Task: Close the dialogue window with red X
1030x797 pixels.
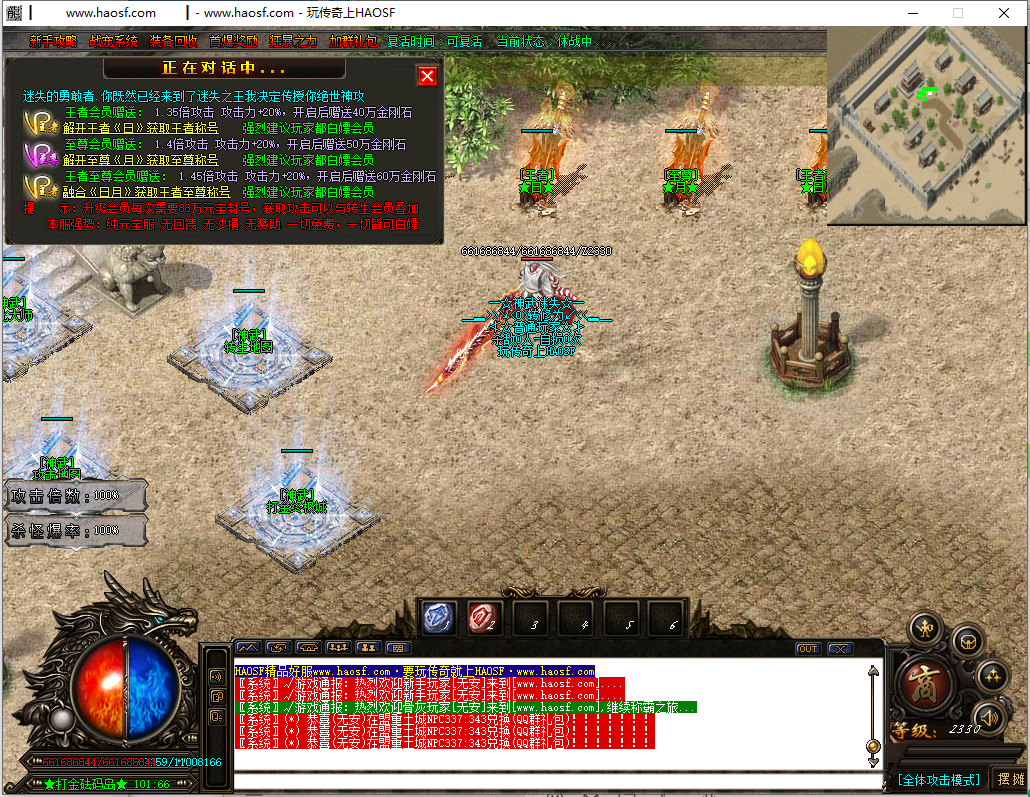Action: click(x=427, y=76)
